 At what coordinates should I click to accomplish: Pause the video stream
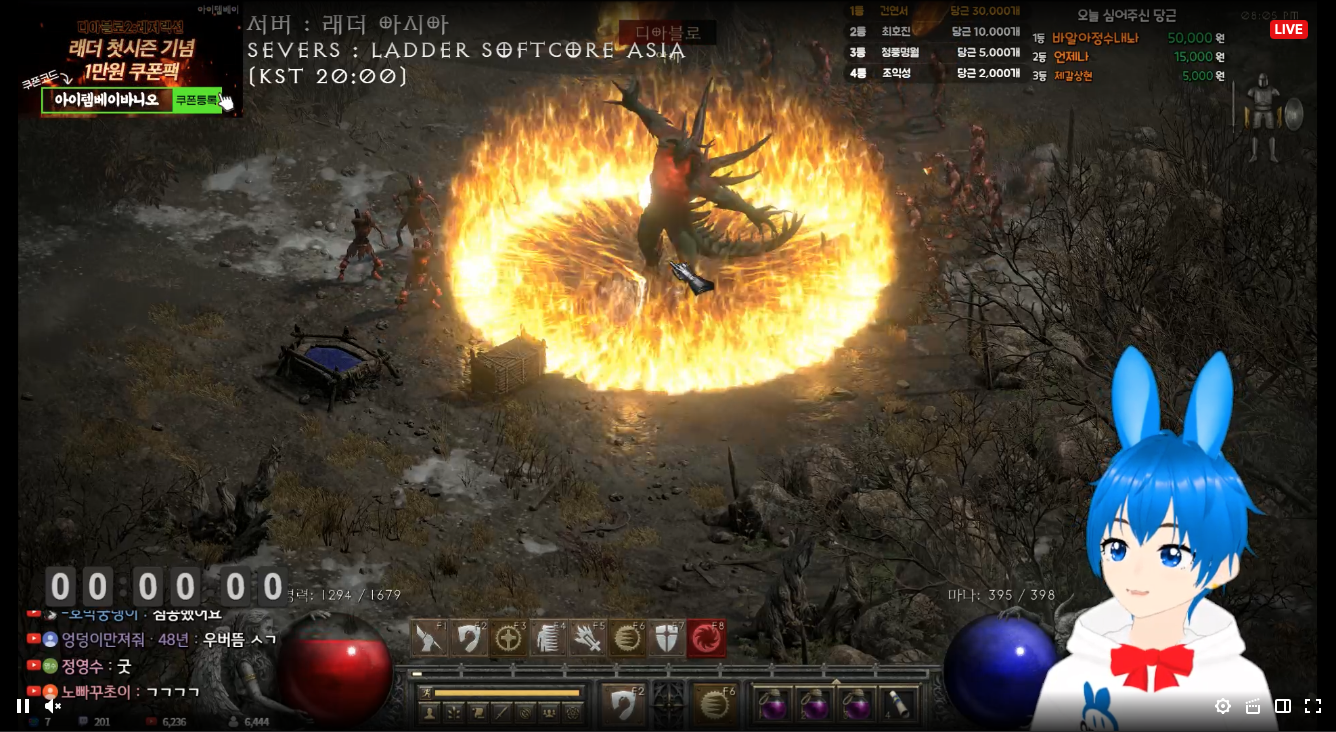[x=23, y=706]
